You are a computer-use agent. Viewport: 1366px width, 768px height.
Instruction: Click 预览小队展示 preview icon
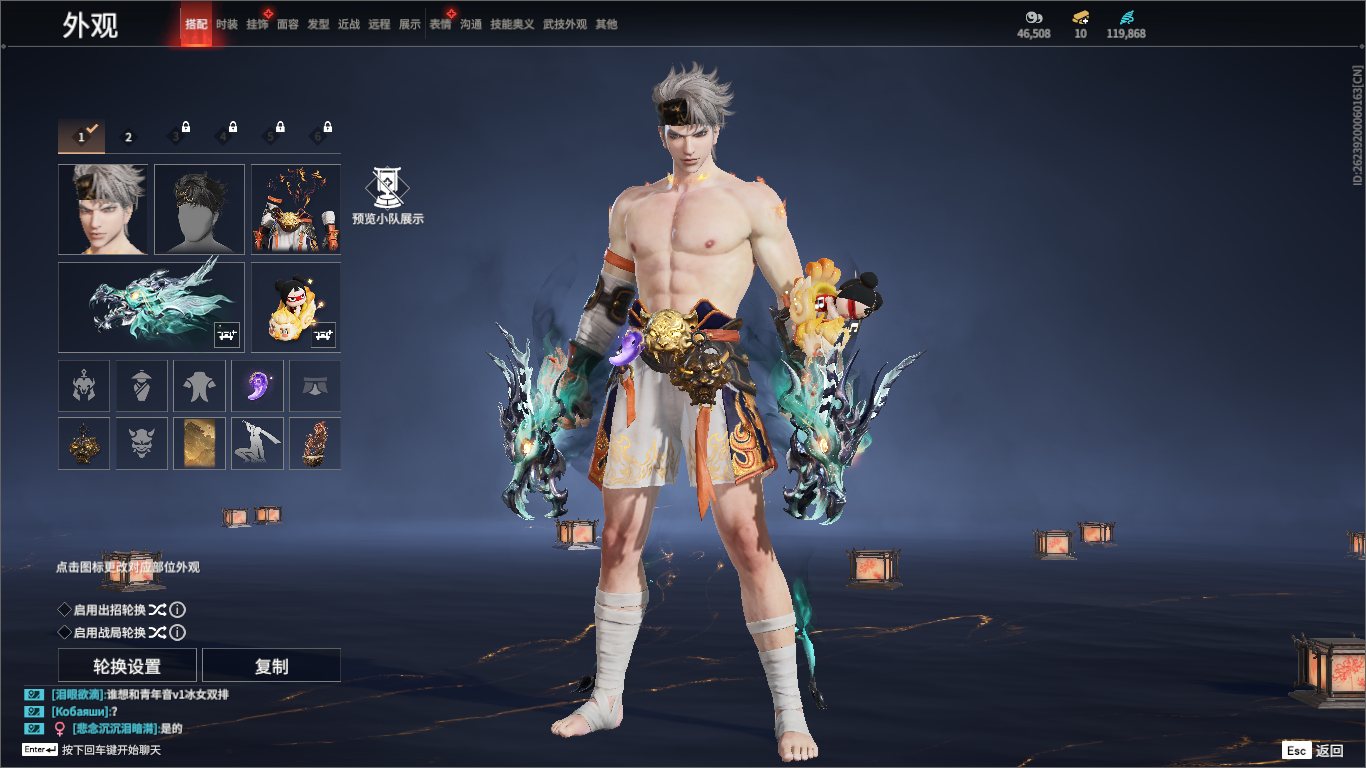click(x=387, y=189)
